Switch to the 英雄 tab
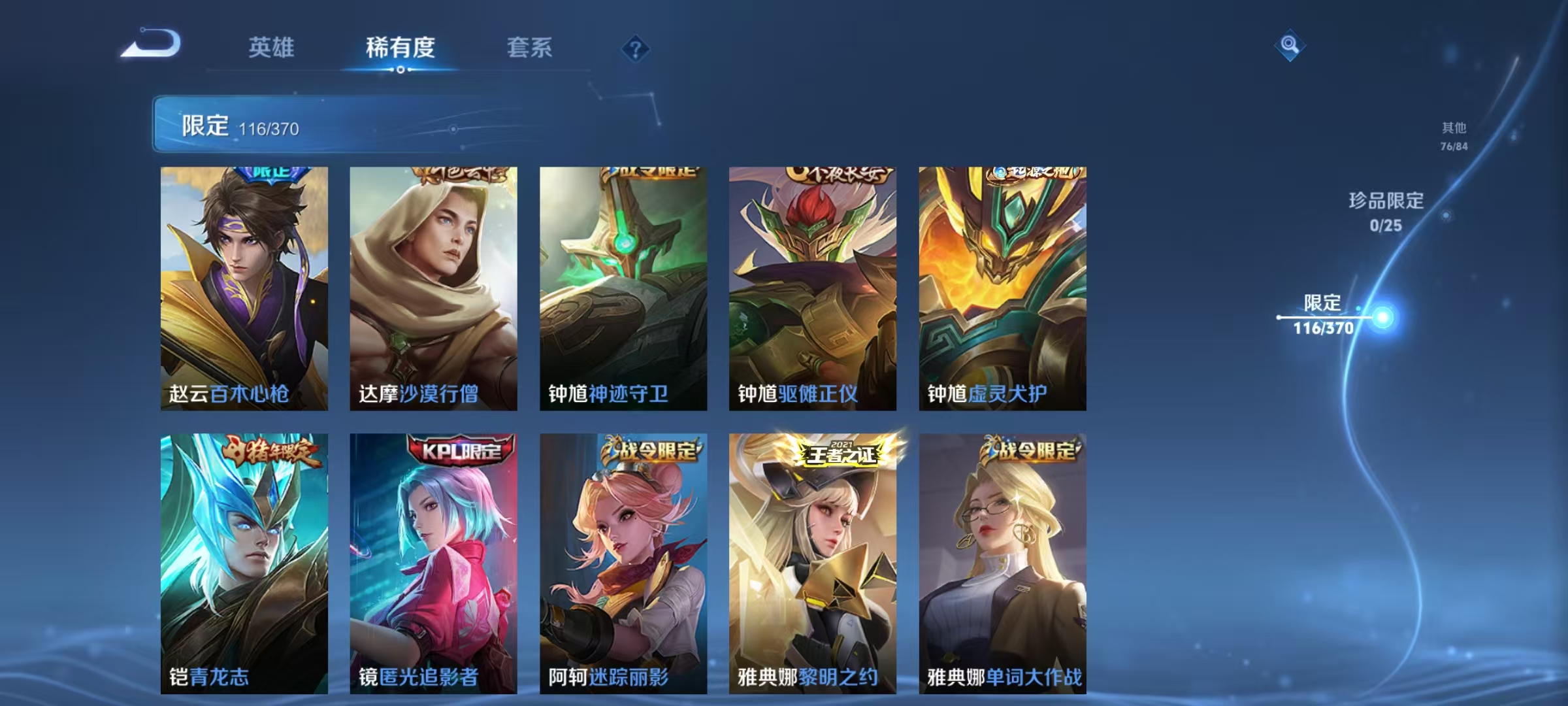This screenshot has height=706, width=1568. tap(272, 48)
